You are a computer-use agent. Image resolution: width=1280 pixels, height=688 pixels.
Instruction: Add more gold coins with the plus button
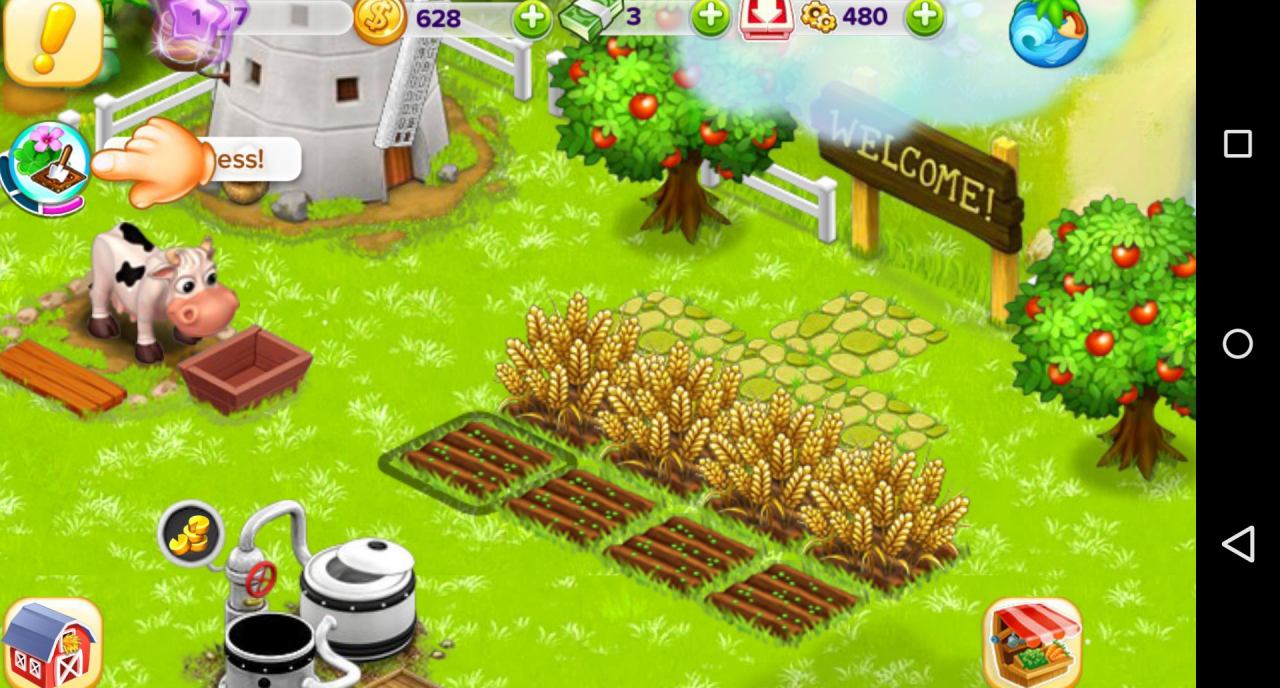(x=531, y=18)
